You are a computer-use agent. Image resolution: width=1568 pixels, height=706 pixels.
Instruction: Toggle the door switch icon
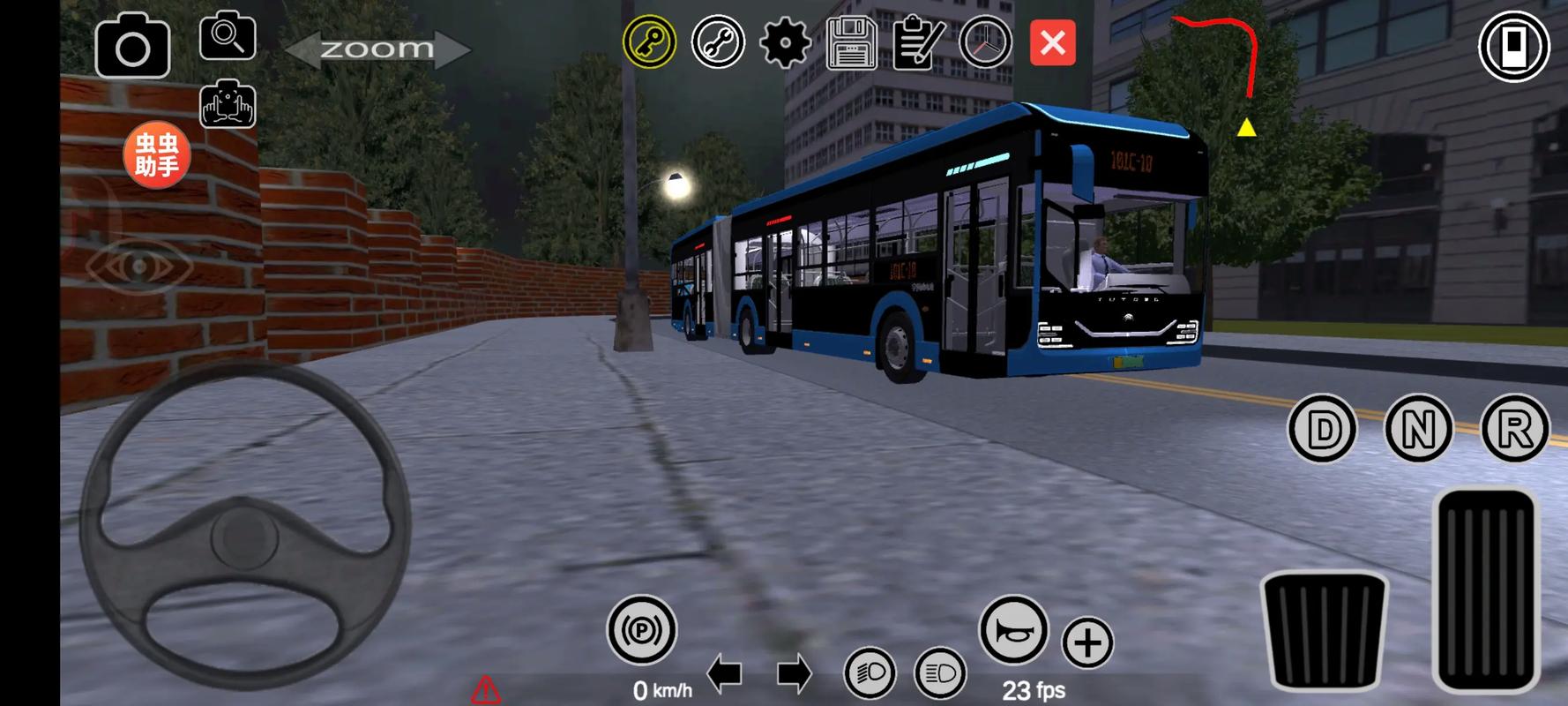tap(1514, 45)
